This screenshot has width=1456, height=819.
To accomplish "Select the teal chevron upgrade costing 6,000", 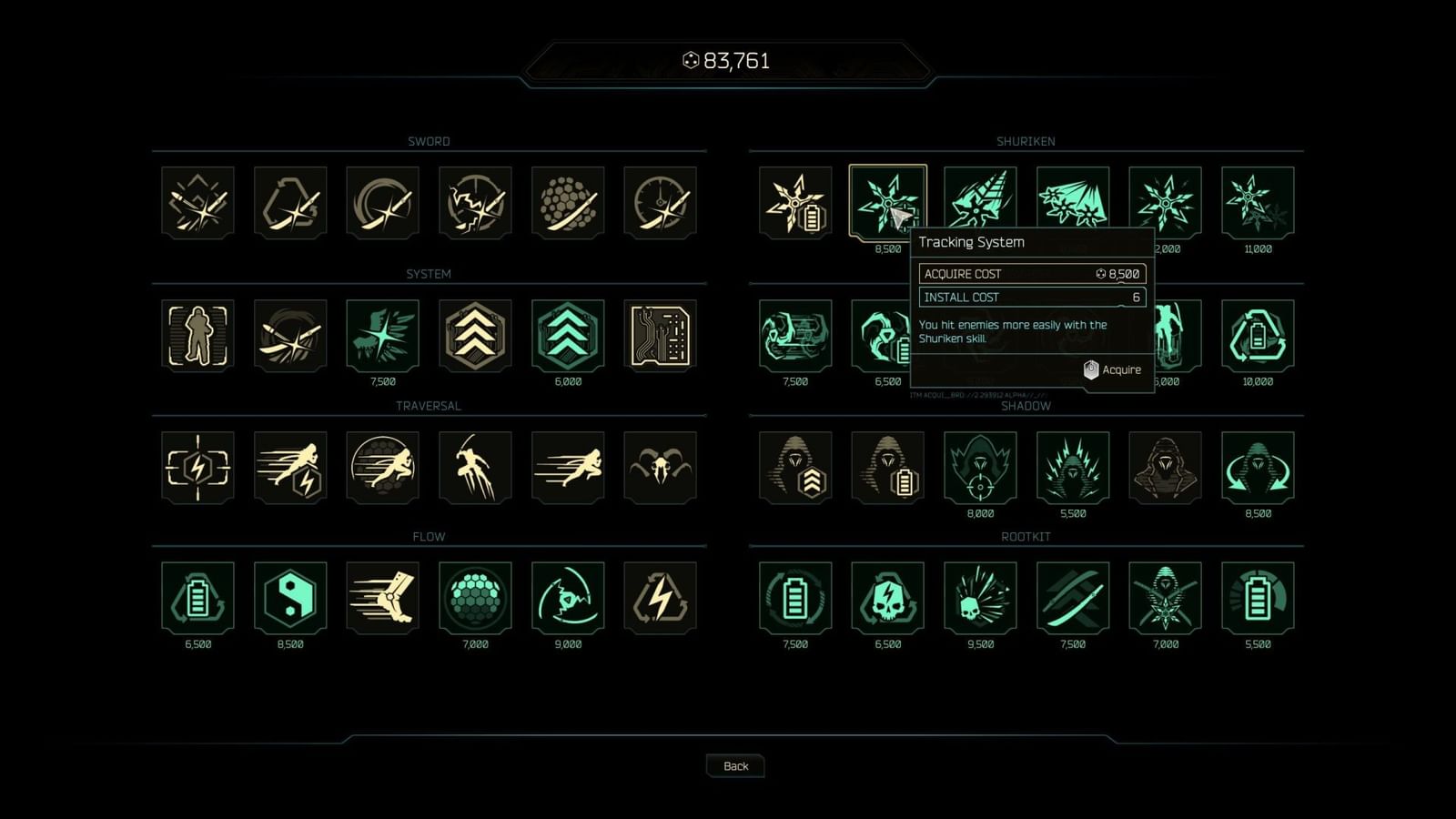I will pos(569,335).
